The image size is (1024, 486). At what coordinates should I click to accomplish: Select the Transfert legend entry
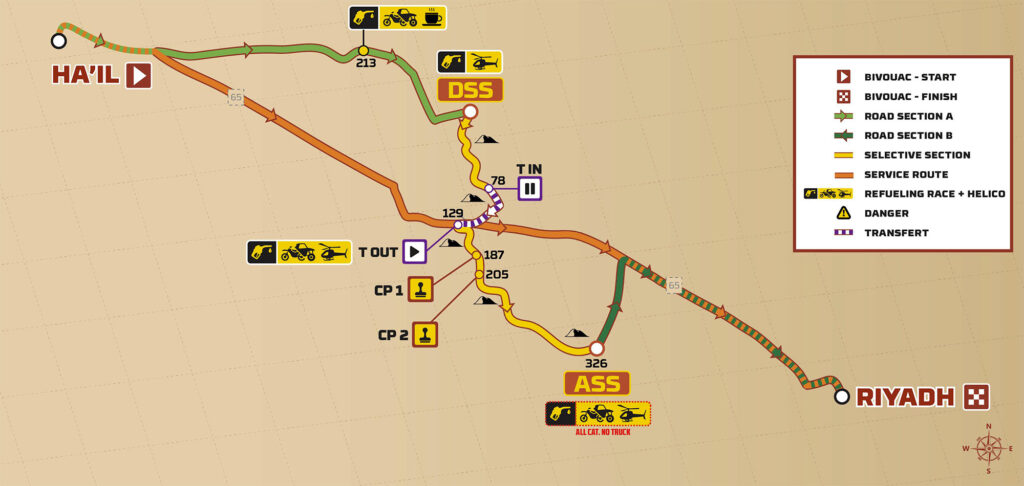[x=895, y=232]
